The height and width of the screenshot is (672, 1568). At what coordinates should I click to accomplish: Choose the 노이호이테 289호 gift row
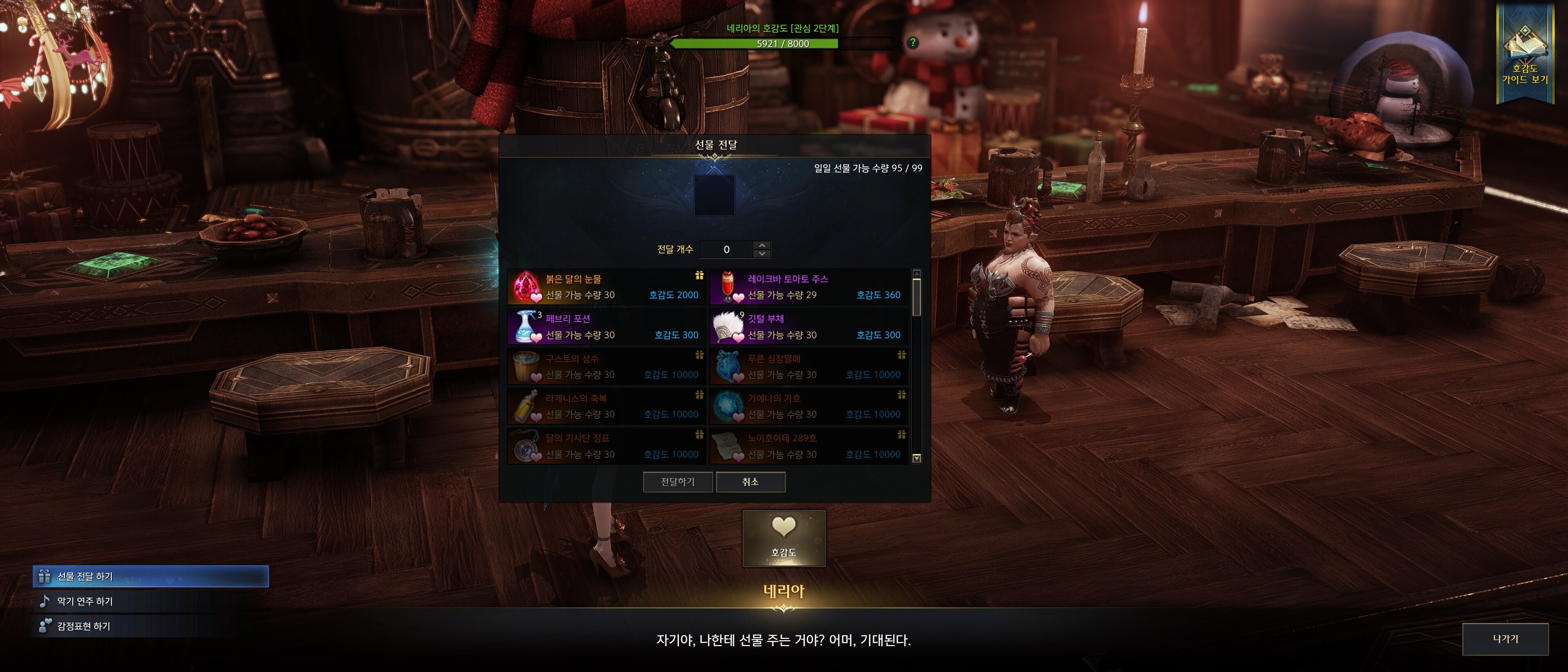tap(809, 446)
